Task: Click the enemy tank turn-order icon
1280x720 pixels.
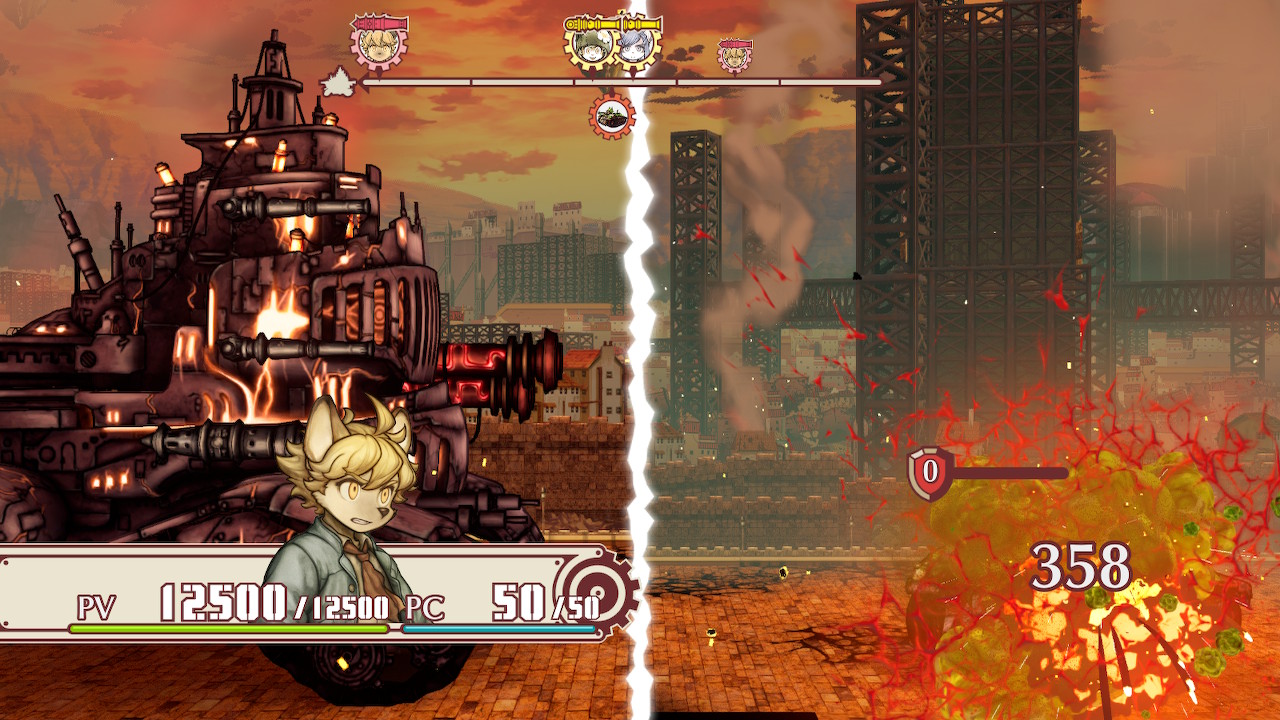Action: pyautogui.click(x=611, y=116)
